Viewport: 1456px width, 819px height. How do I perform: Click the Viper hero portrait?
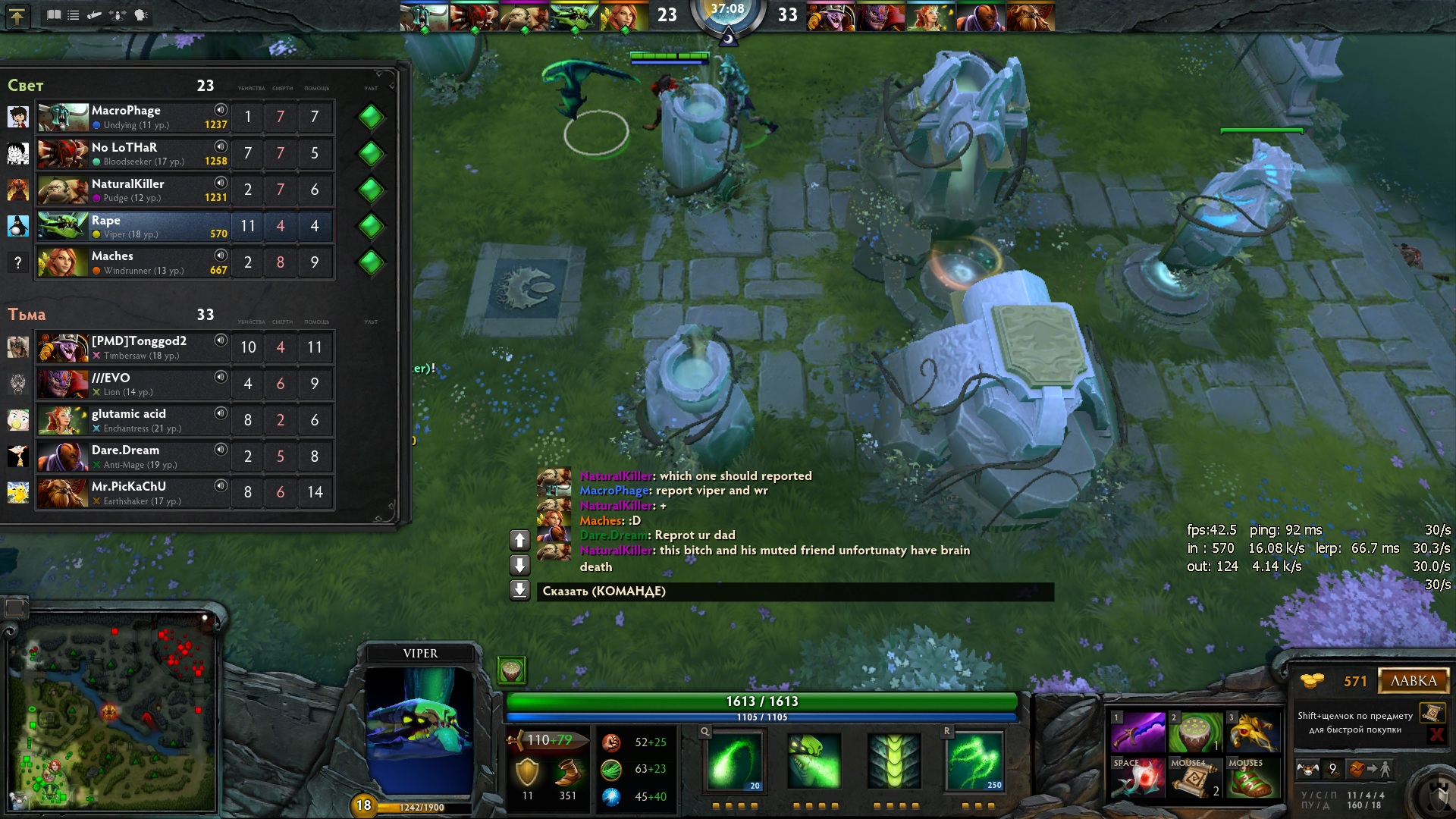[420, 728]
